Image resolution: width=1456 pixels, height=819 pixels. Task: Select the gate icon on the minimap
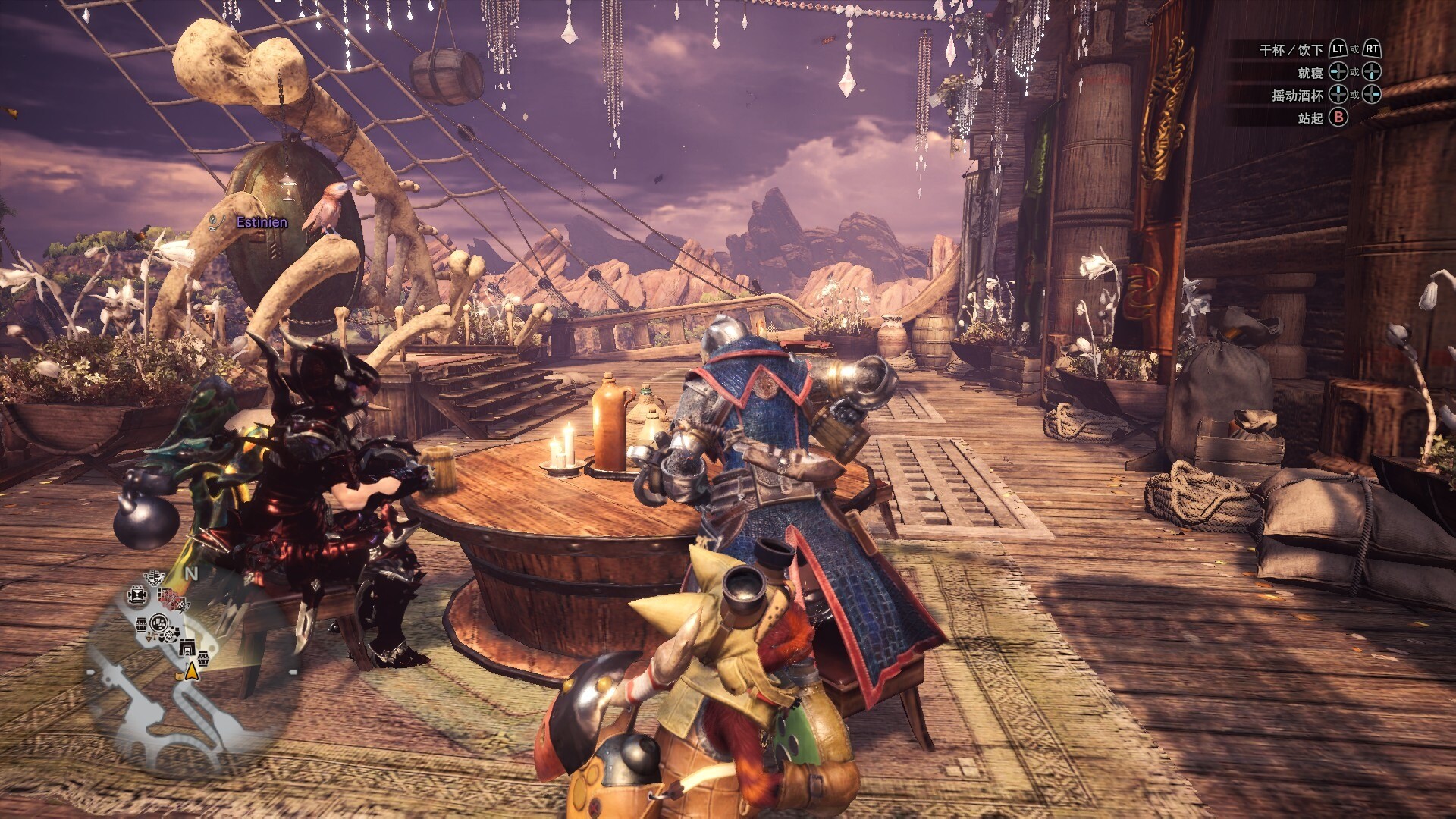[187, 647]
